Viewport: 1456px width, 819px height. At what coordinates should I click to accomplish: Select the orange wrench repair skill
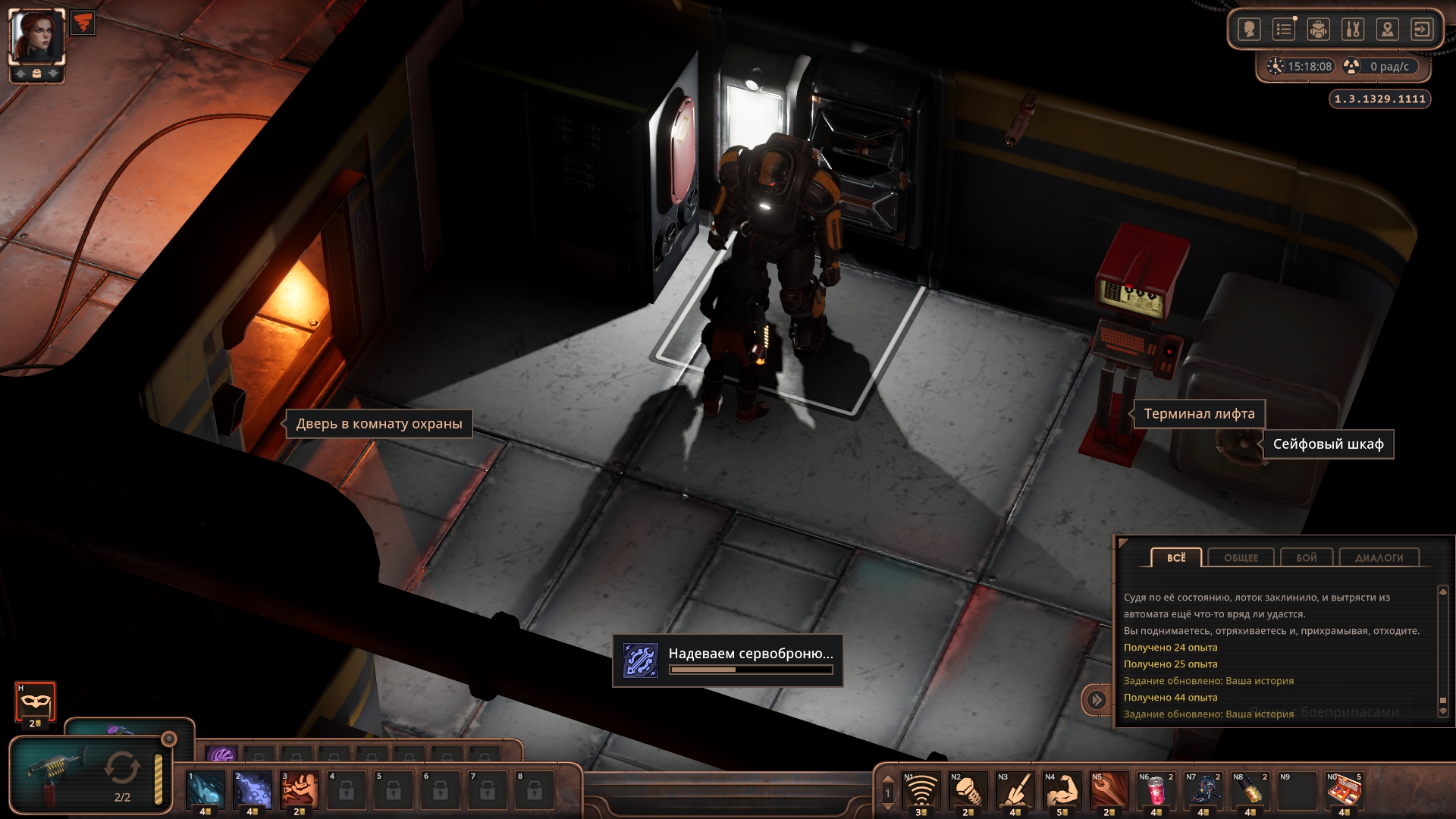click(1109, 790)
